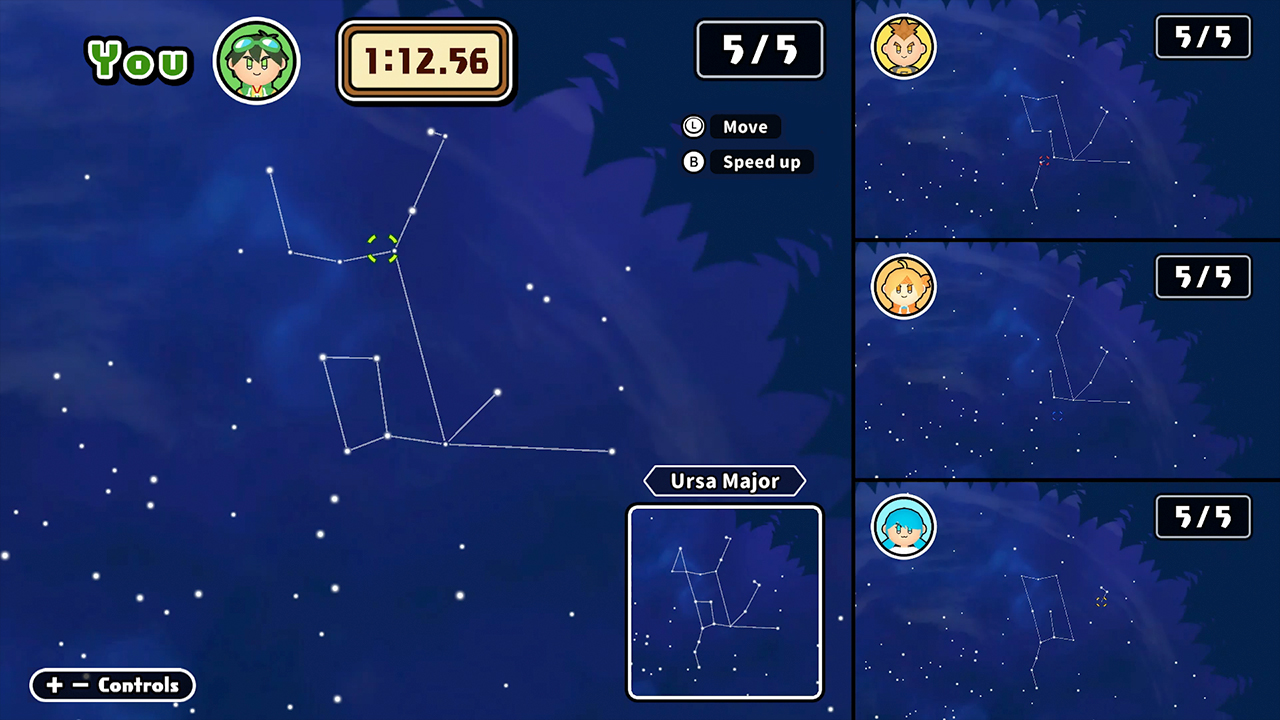Click the timer showing 1:12.56
Screen dimensions: 1280x720
(426, 62)
